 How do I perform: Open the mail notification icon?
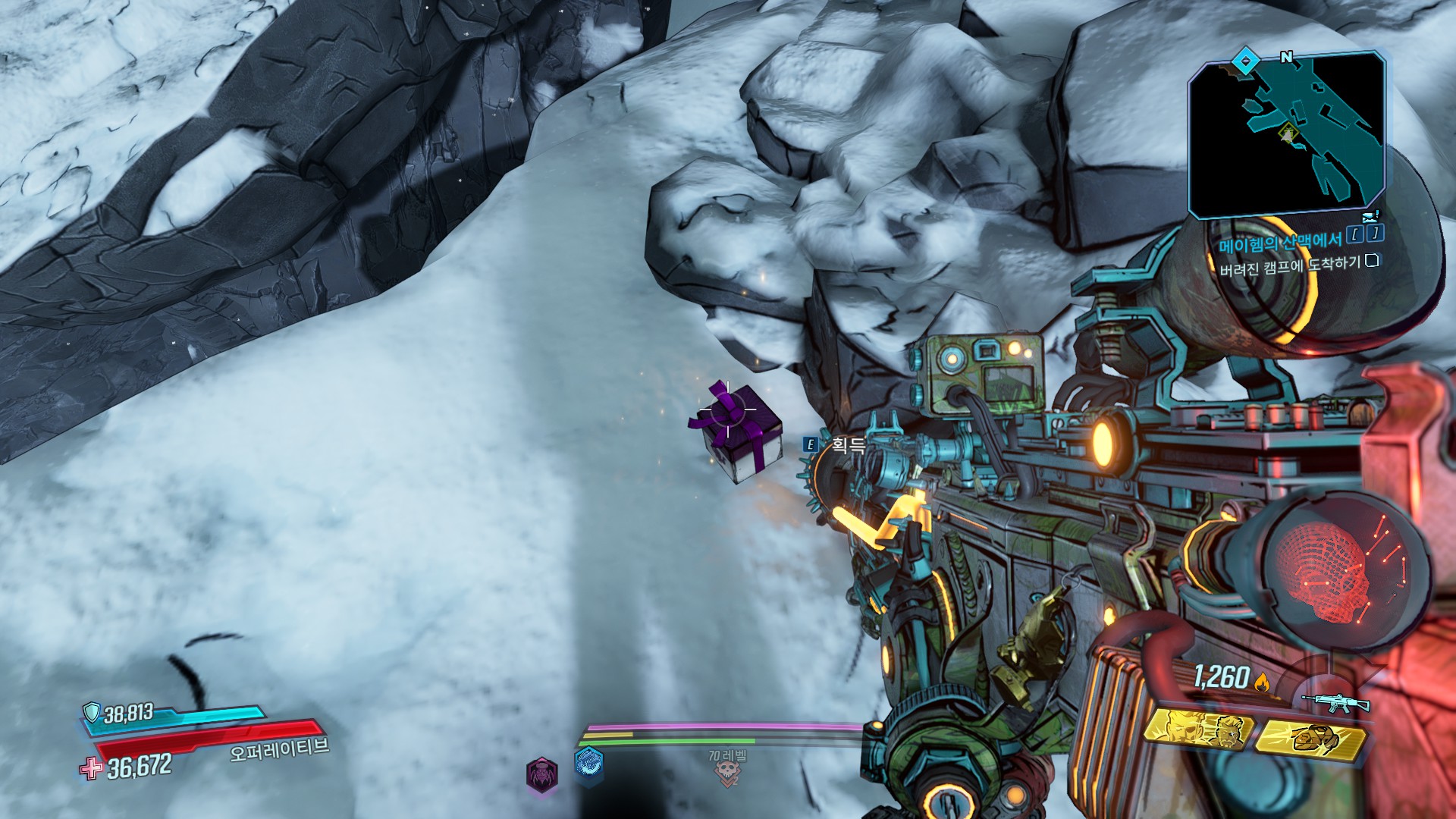[x=1370, y=217]
